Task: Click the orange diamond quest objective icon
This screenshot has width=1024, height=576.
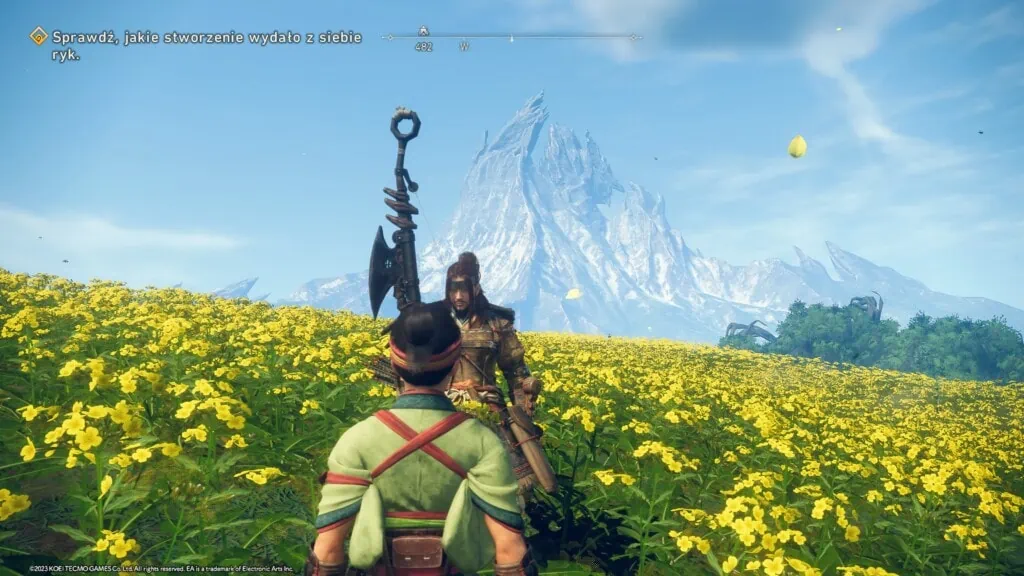Action: point(39,36)
